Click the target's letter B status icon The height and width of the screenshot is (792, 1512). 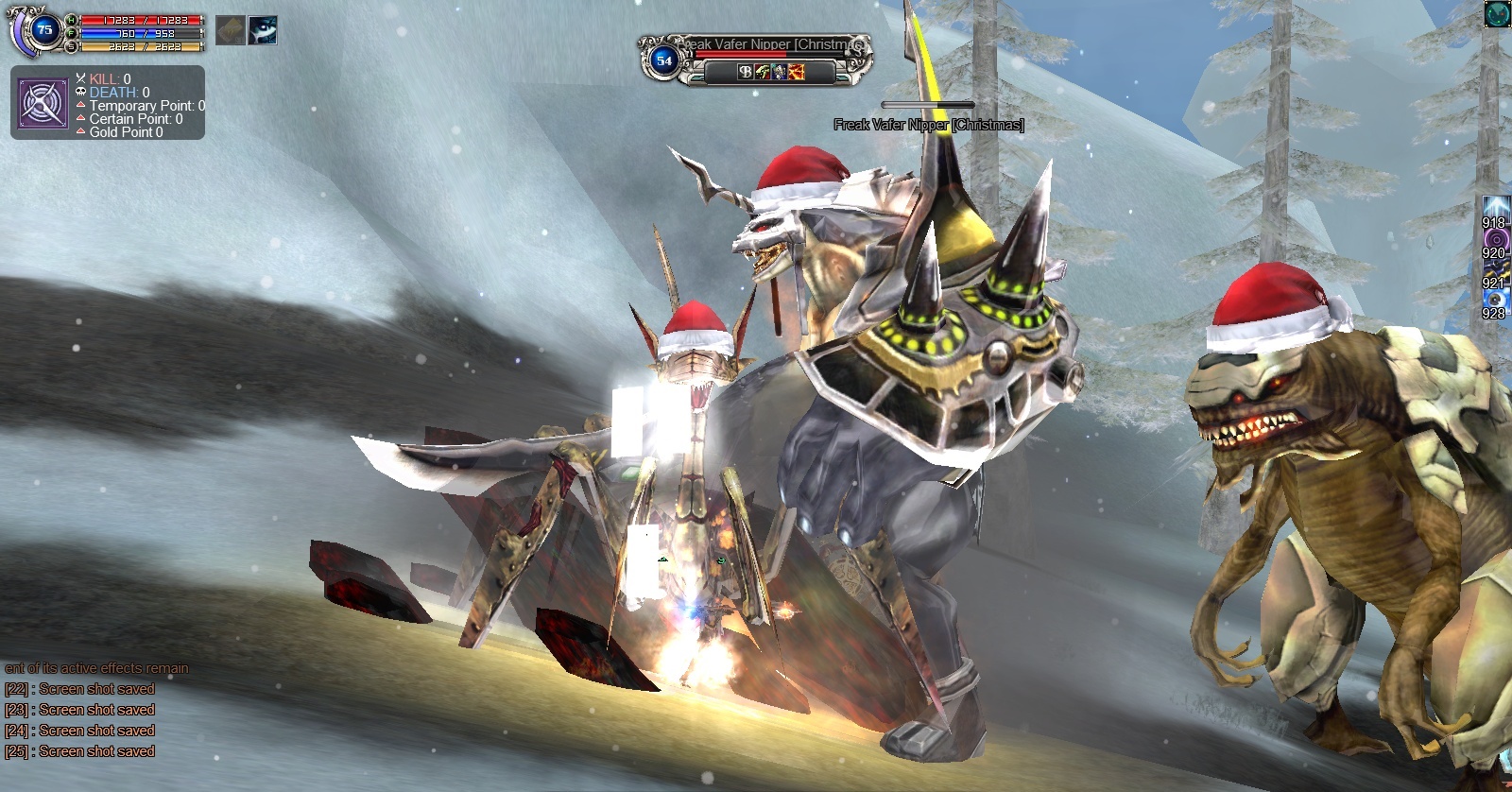tap(746, 72)
